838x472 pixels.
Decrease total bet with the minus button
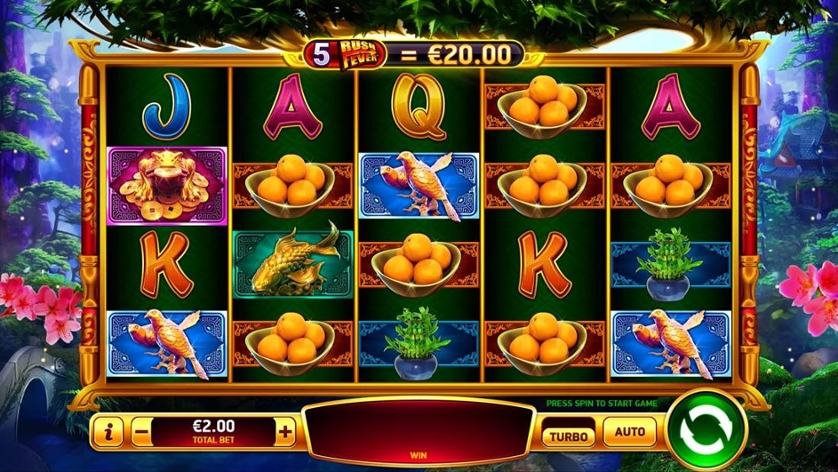click(141, 432)
